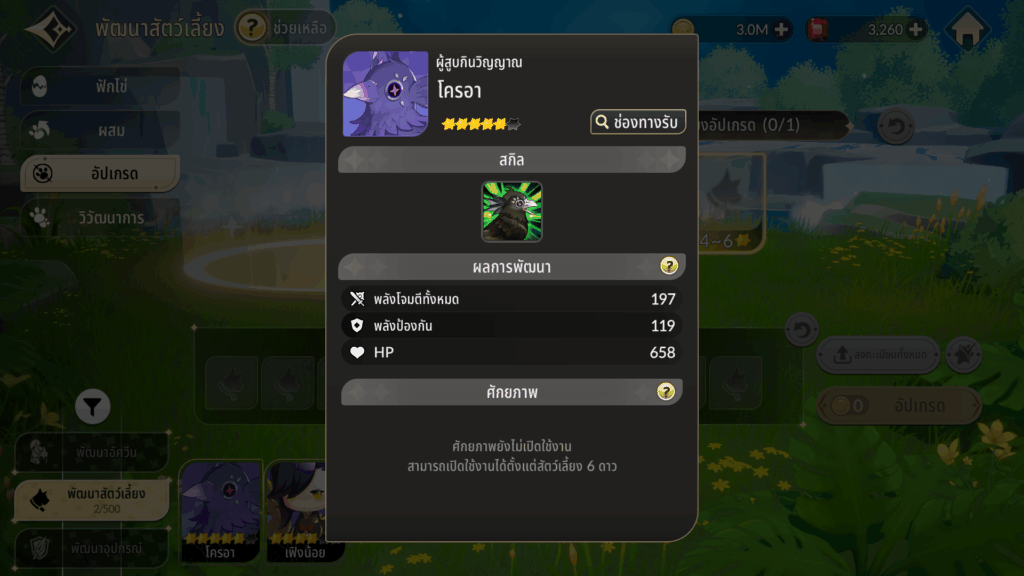Confirm with the gold อัปเกรด button
1024x576 pixels.
pyautogui.click(x=898, y=406)
